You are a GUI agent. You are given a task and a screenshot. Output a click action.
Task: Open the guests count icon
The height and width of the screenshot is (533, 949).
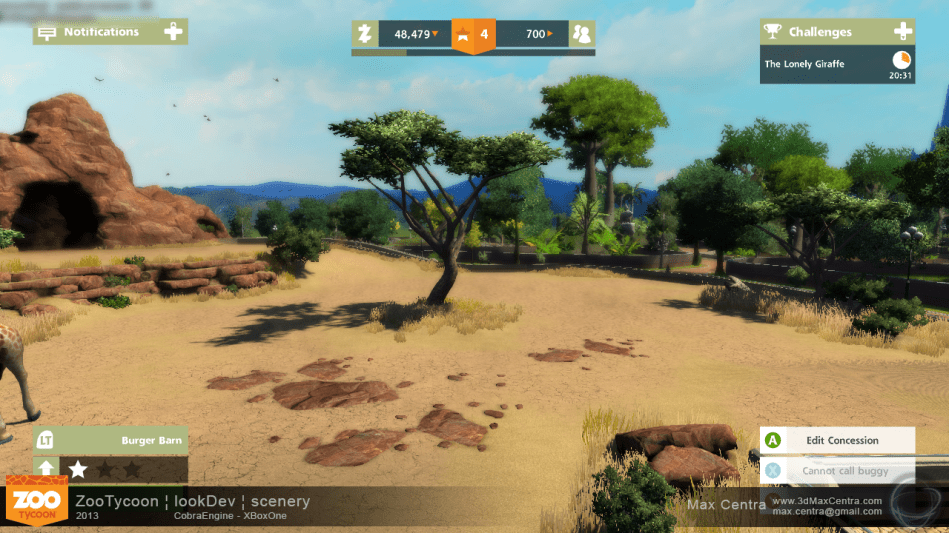[581, 34]
